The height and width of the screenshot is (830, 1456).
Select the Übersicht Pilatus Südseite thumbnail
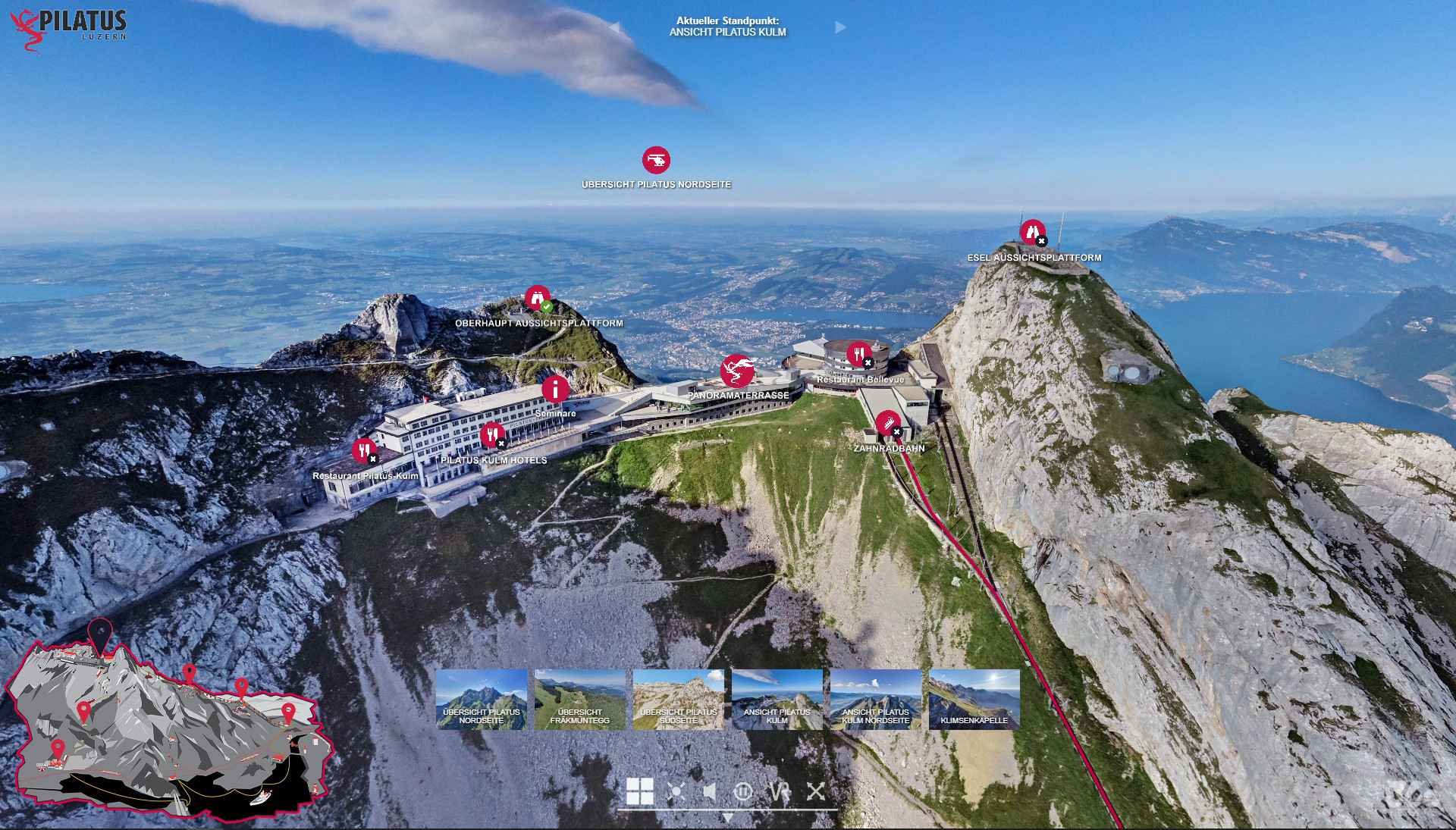[x=679, y=699]
